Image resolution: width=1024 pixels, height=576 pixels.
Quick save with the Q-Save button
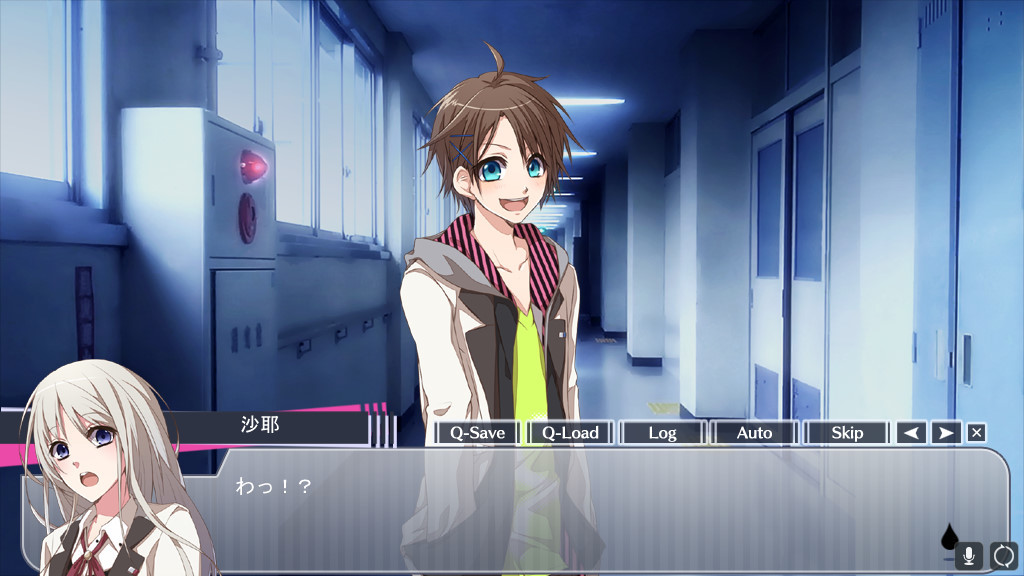477,433
